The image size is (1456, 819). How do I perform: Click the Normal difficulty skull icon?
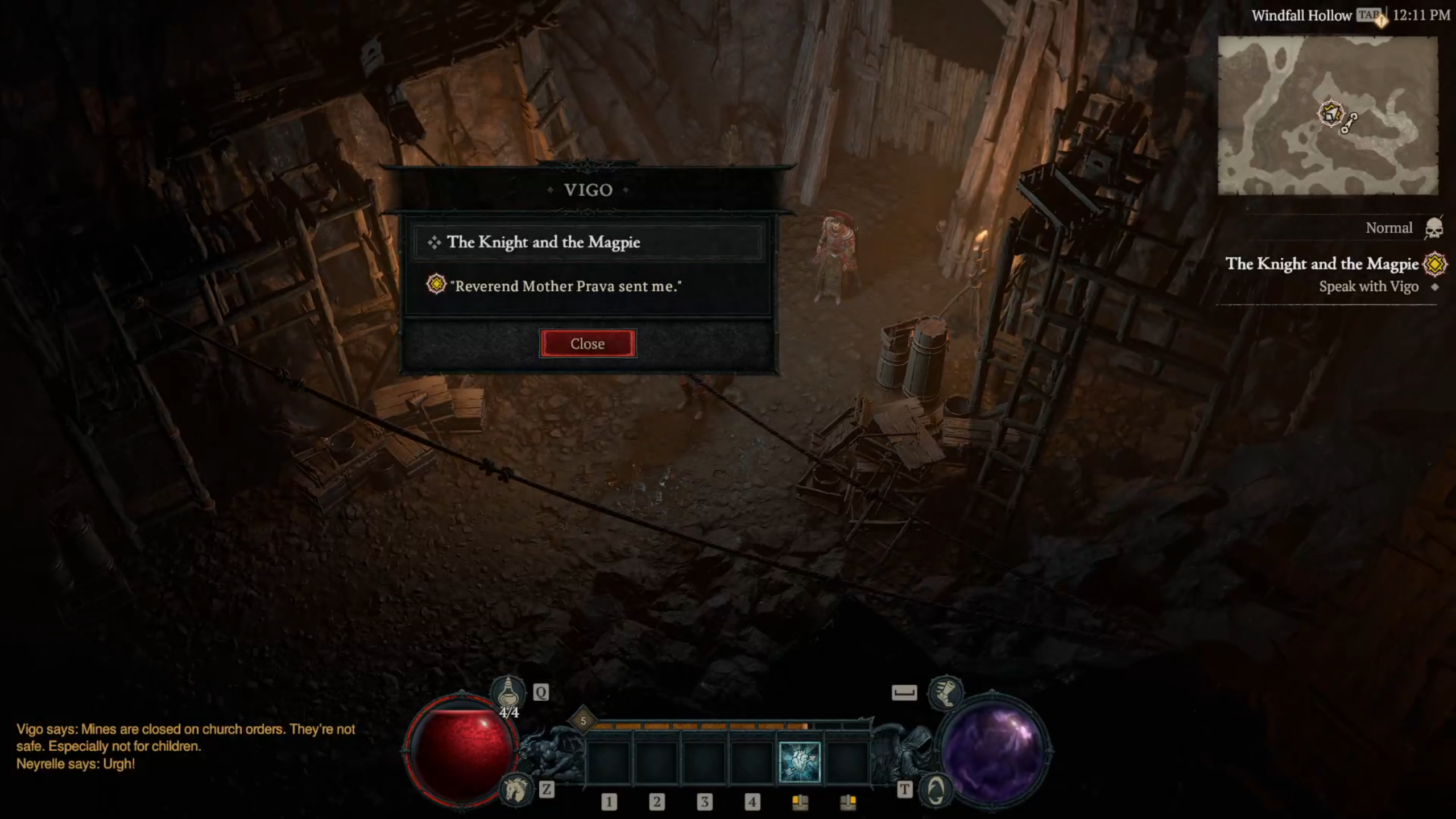point(1434,229)
